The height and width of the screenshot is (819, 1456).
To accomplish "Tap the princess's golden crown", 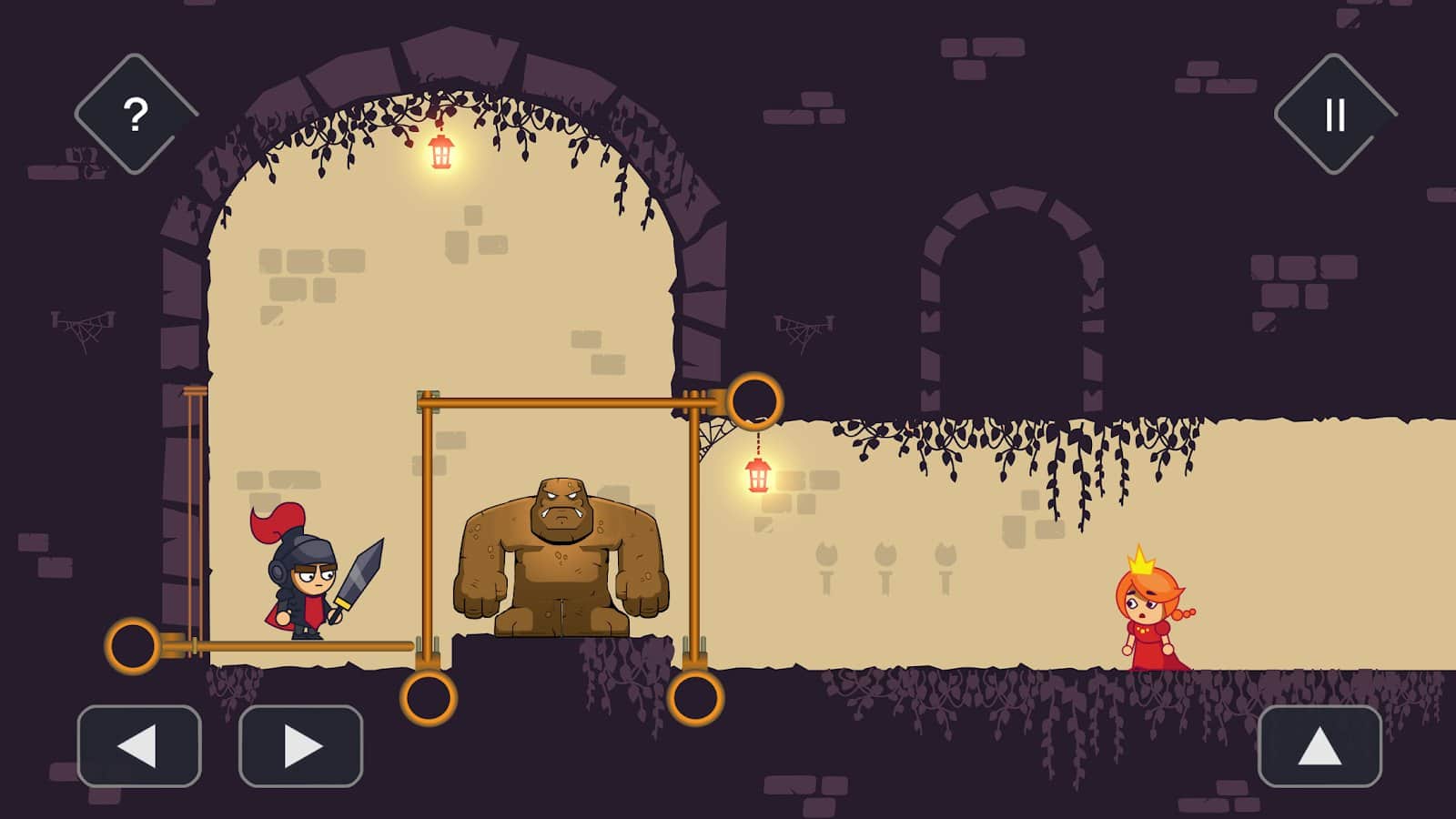I will pyautogui.click(x=1140, y=564).
